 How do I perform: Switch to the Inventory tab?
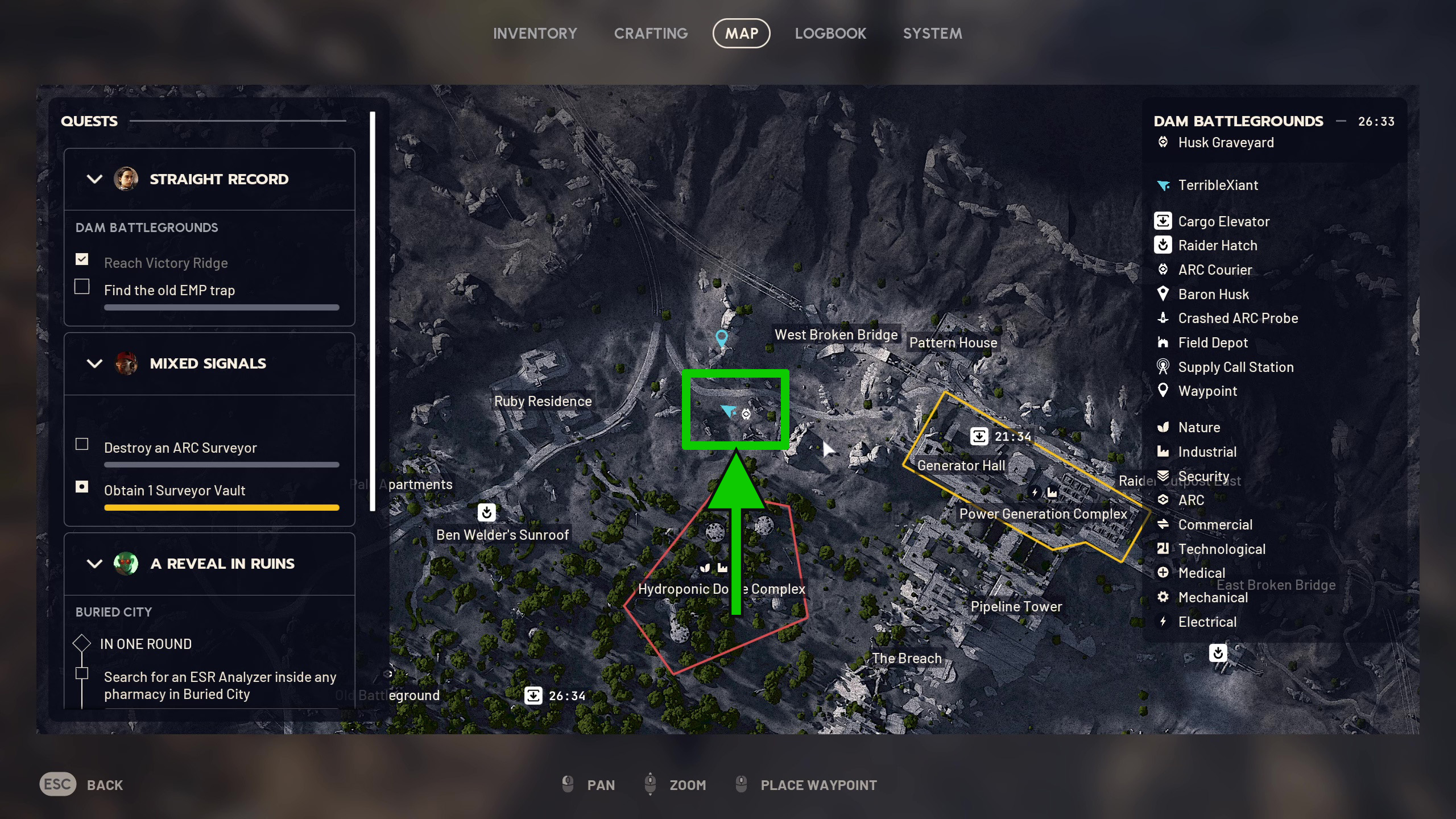pyautogui.click(x=535, y=34)
